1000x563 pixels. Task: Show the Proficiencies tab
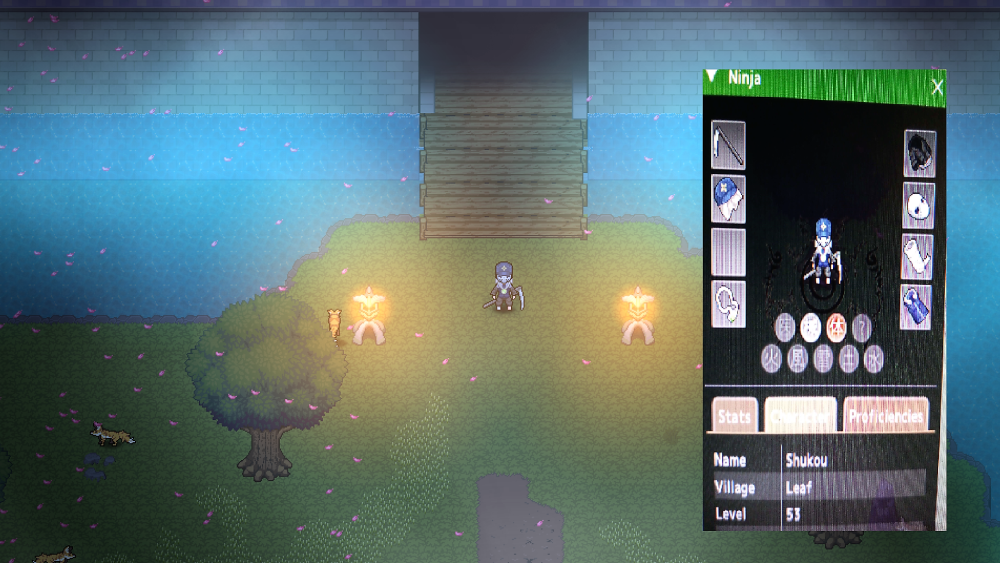pyautogui.click(x=885, y=415)
